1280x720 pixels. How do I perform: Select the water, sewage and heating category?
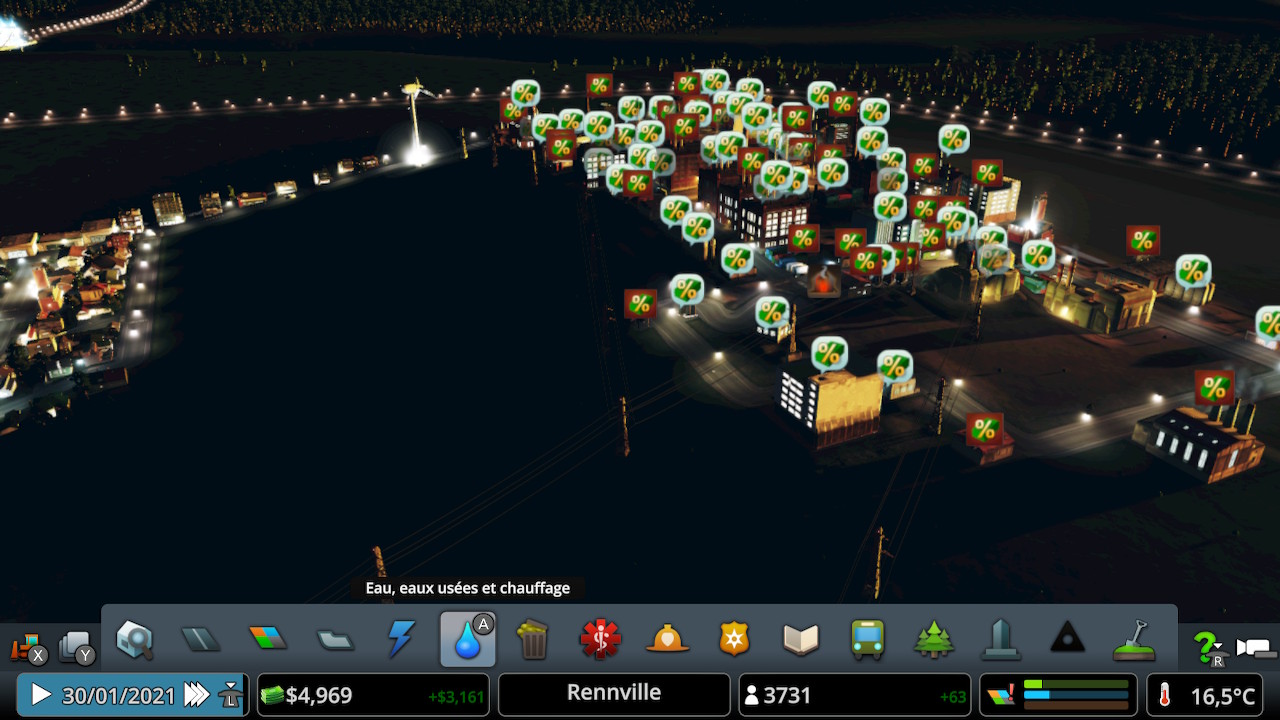467,640
